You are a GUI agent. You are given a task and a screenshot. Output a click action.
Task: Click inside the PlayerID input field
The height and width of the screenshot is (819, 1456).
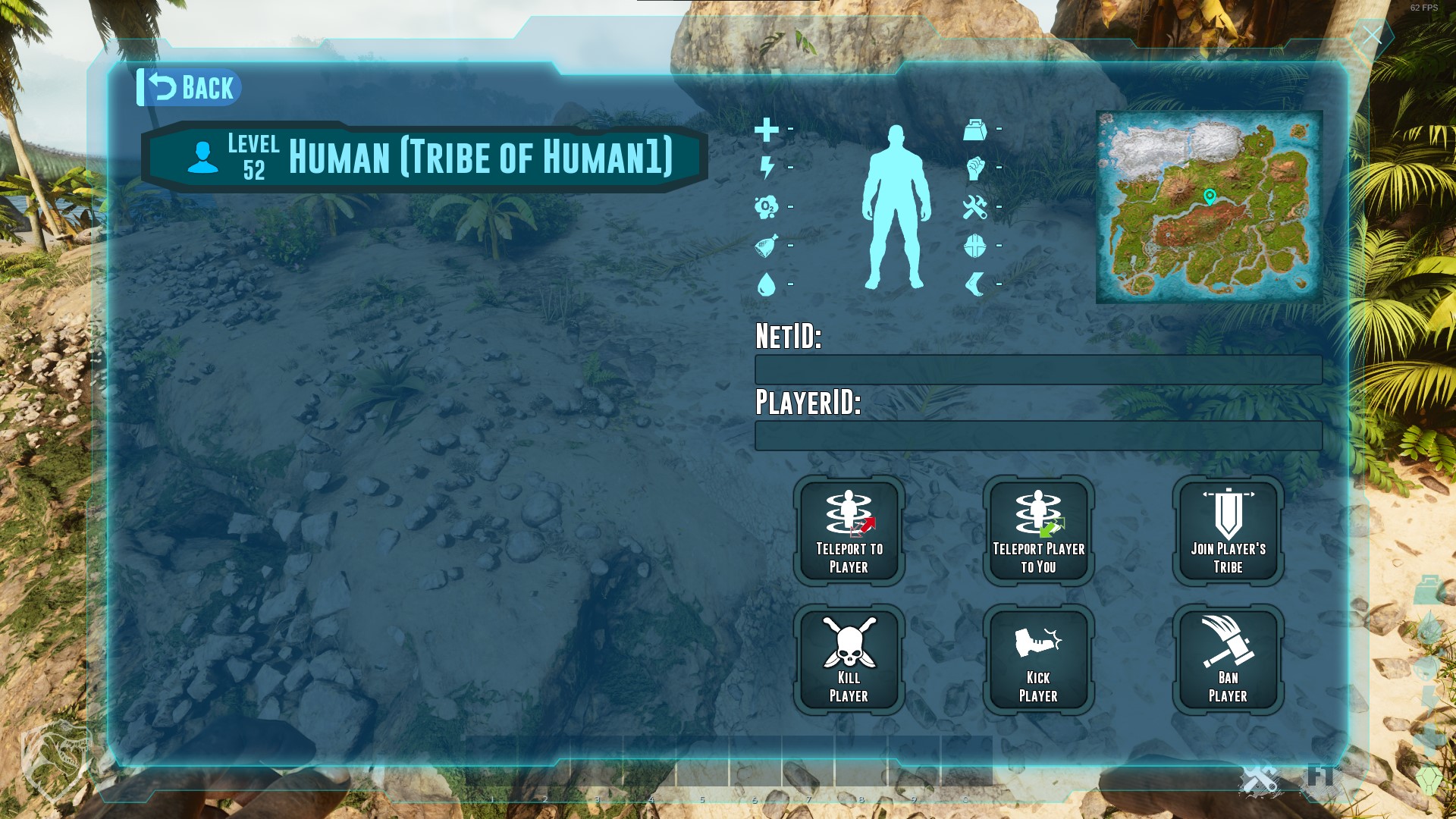click(x=1037, y=437)
